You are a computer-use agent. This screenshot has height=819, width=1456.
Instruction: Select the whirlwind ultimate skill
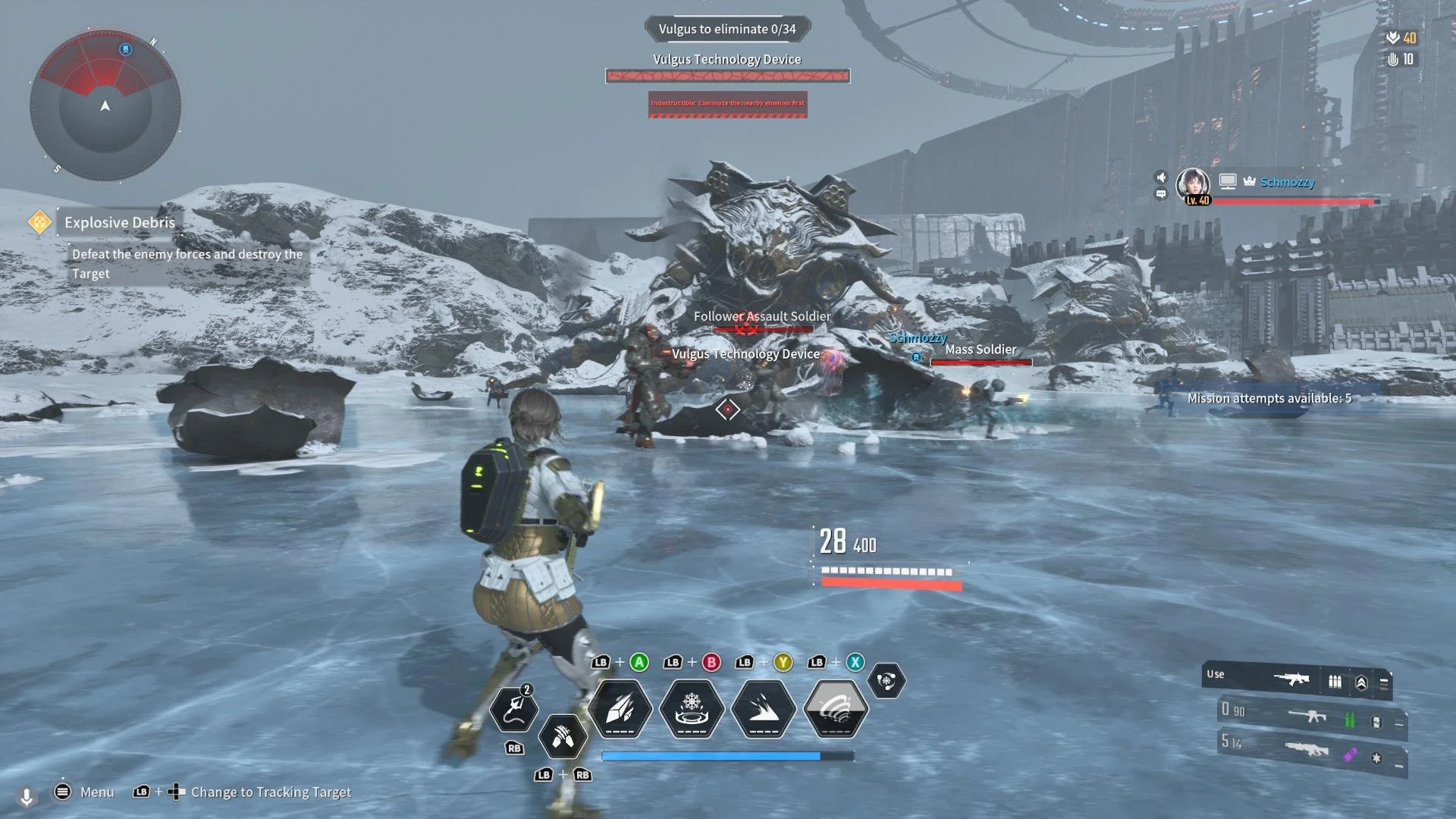(835, 709)
